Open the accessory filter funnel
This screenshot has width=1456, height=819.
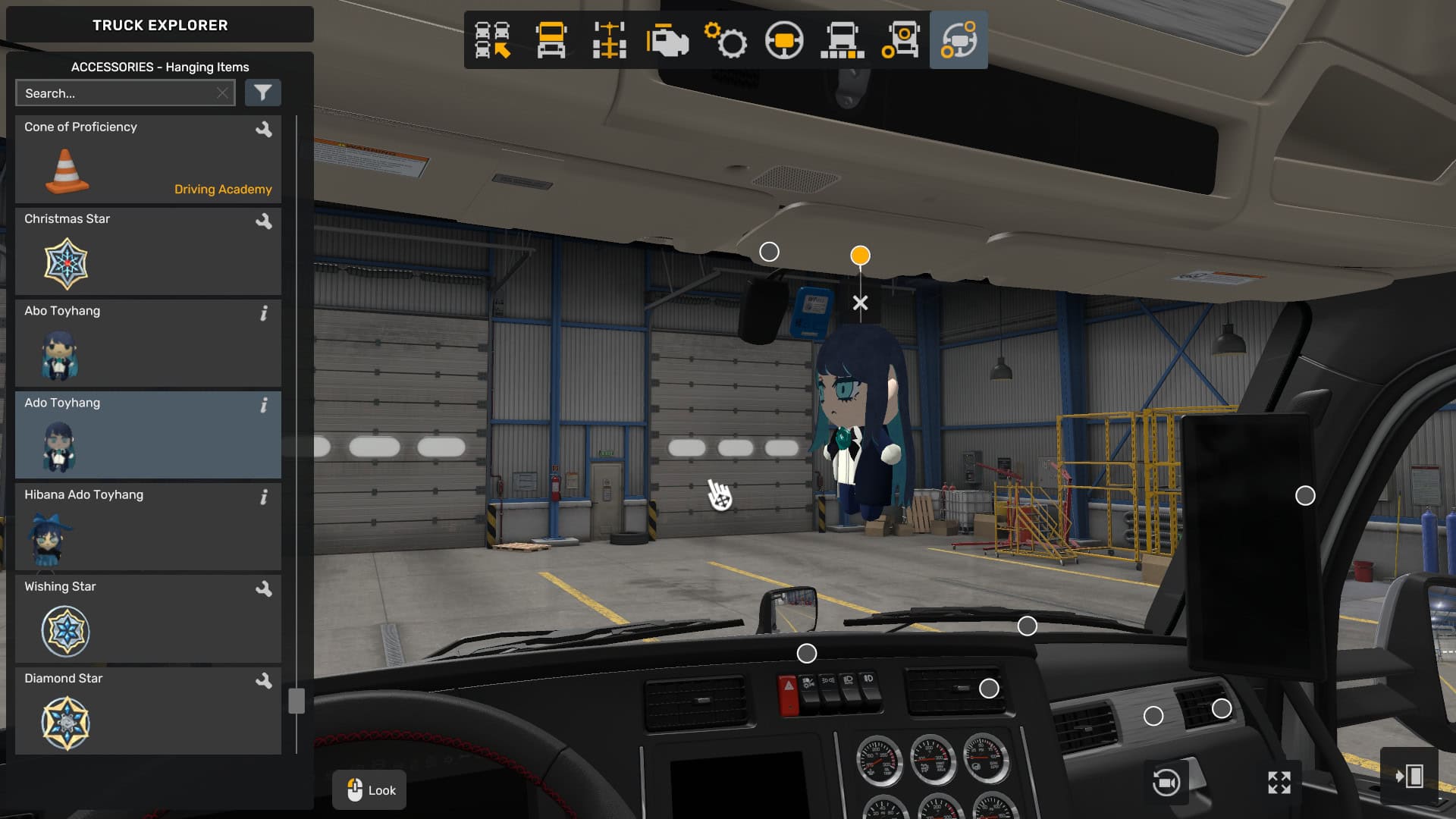[262, 93]
